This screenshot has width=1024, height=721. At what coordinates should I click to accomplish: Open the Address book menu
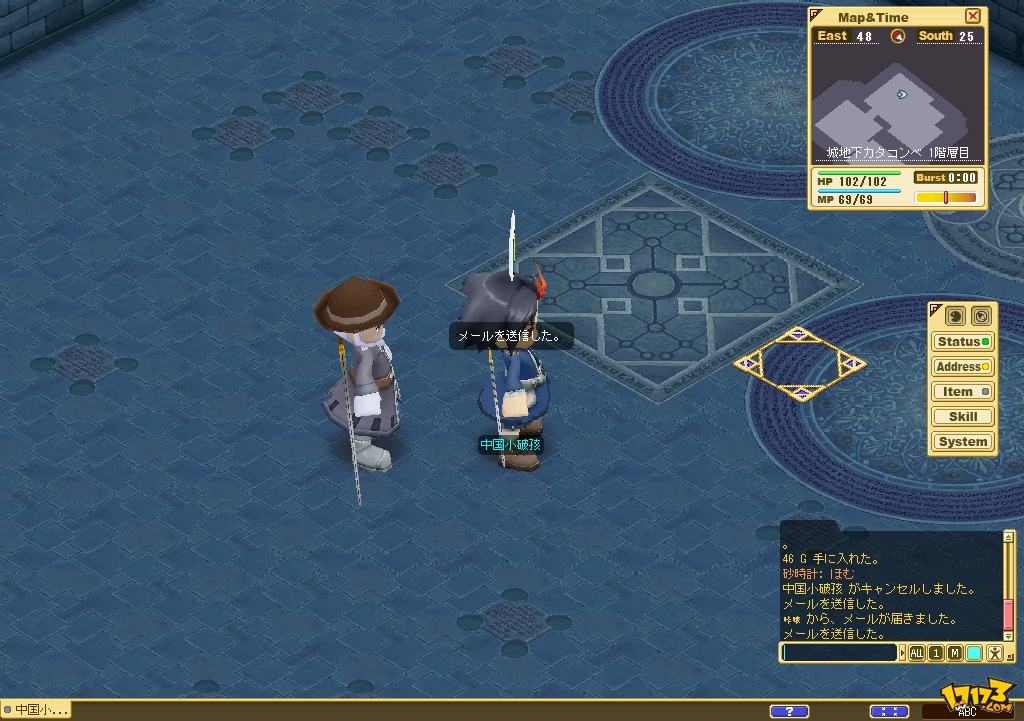963,367
